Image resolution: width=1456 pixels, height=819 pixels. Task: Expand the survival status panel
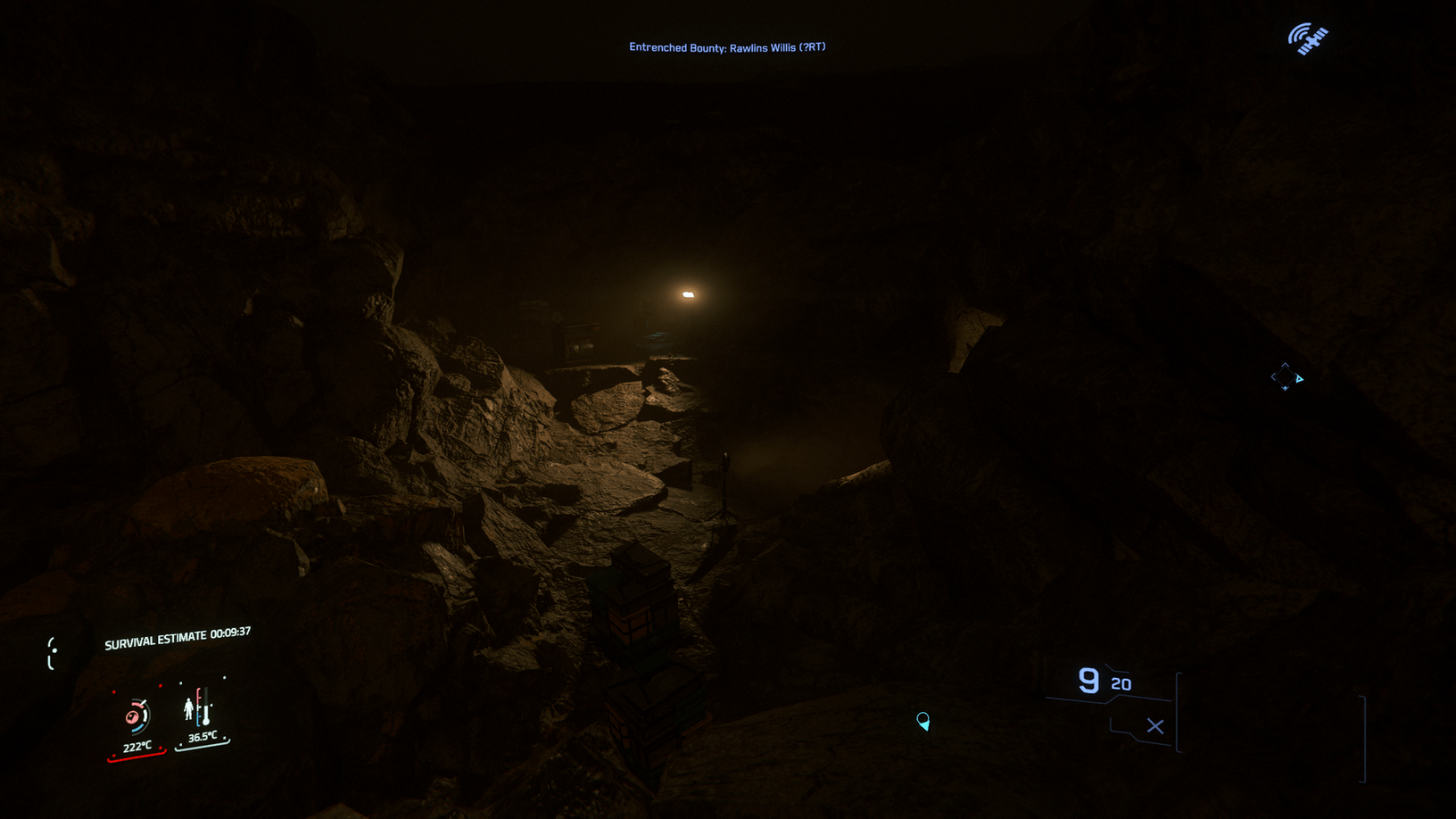click(170, 714)
